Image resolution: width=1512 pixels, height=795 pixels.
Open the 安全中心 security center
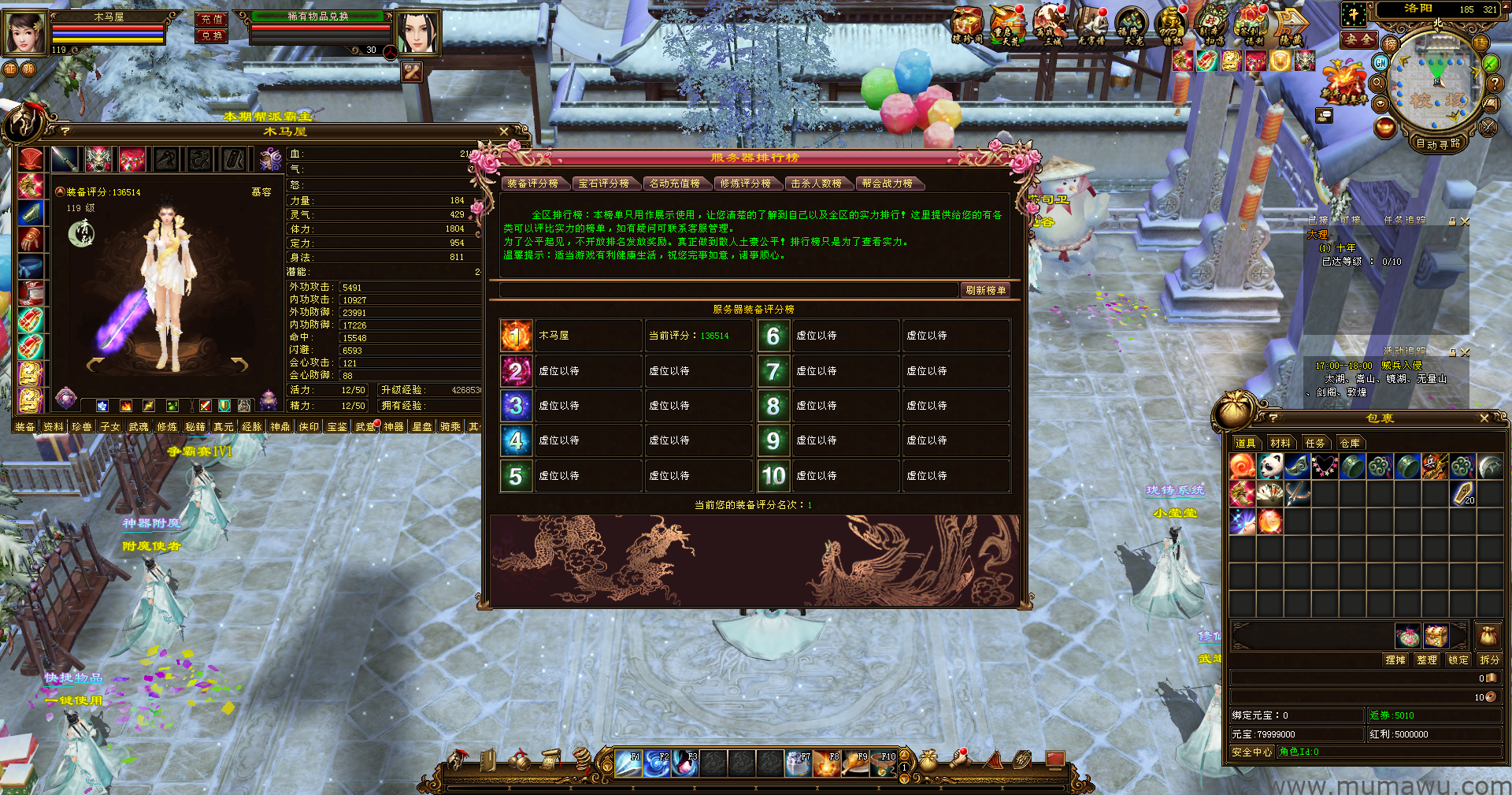[1251, 752]
